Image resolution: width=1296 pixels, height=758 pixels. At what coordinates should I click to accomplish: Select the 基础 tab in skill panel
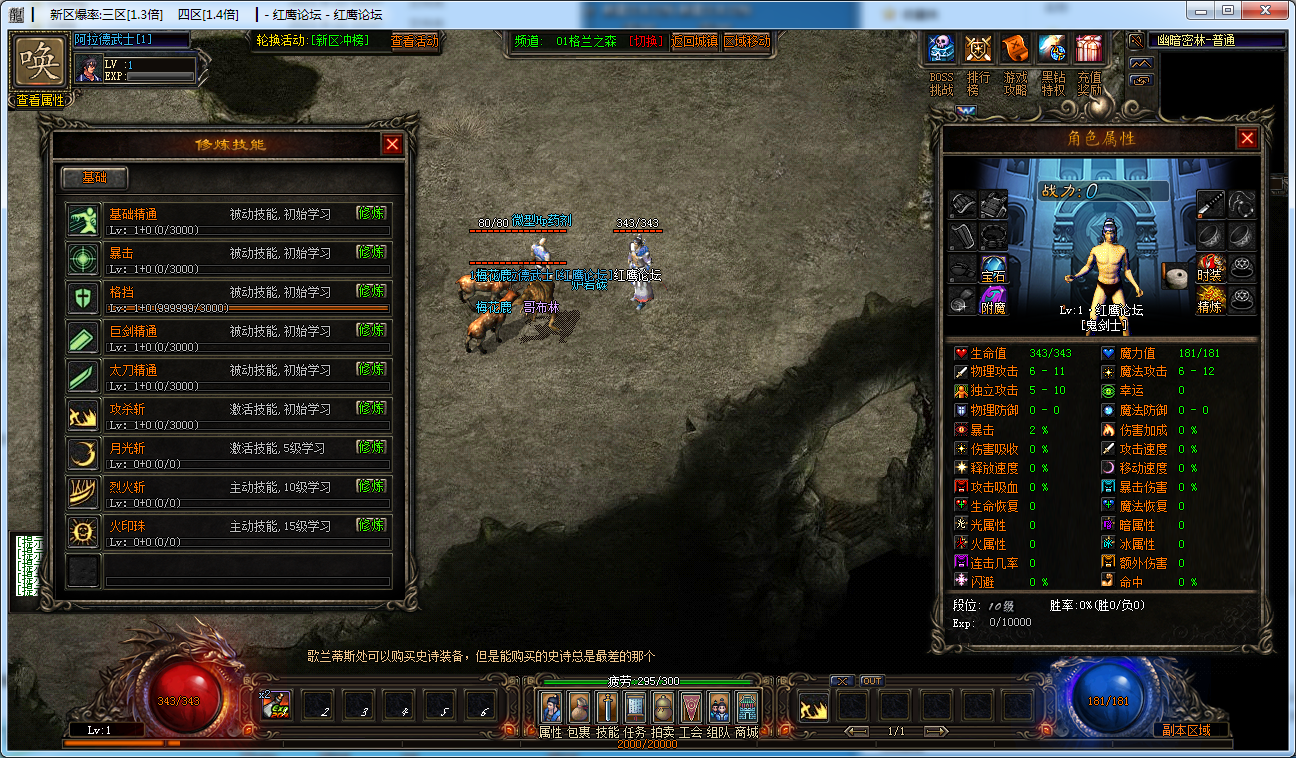point(95,178)
